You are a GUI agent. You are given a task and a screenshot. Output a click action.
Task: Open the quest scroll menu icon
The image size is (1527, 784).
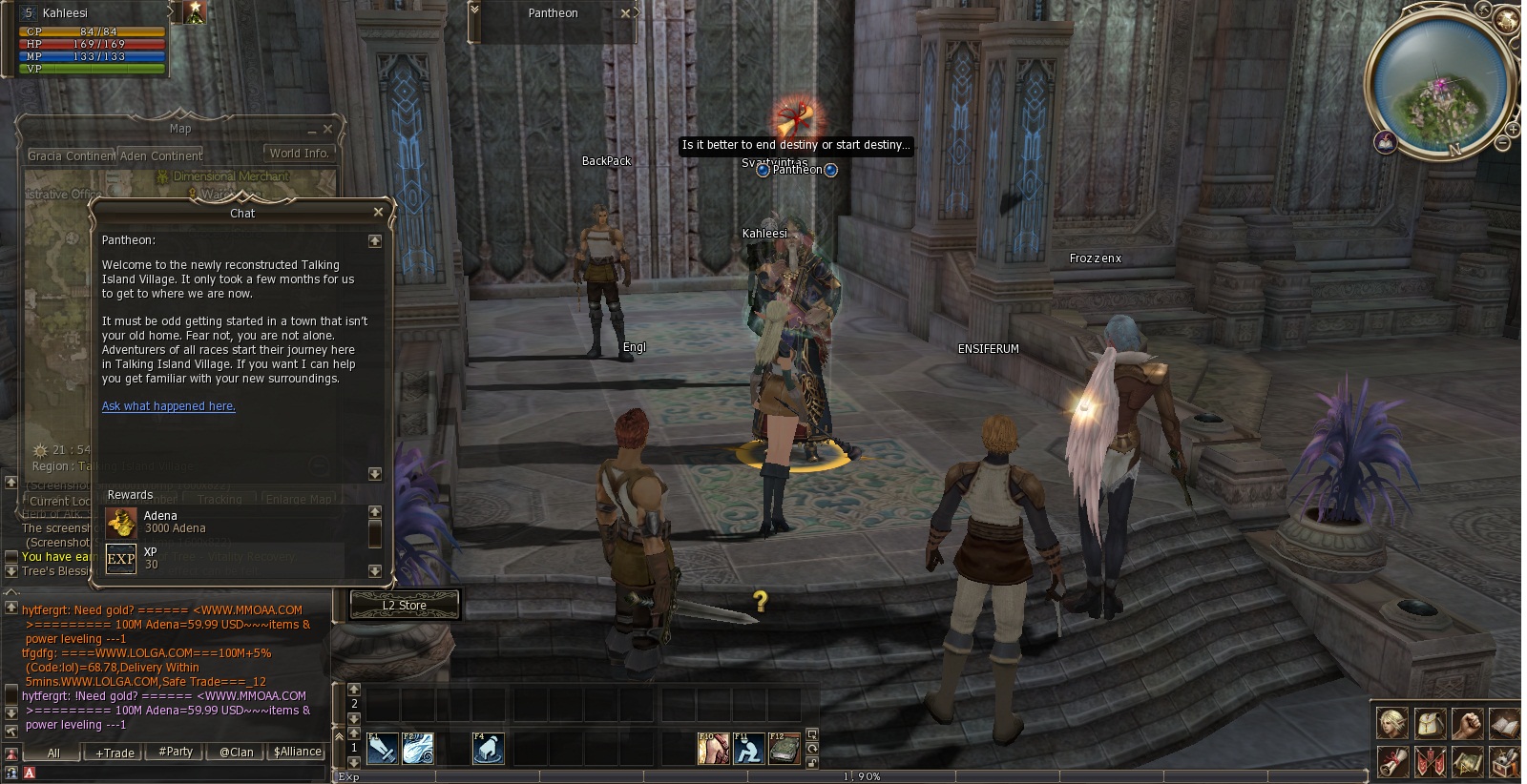tap(1391, 762)
